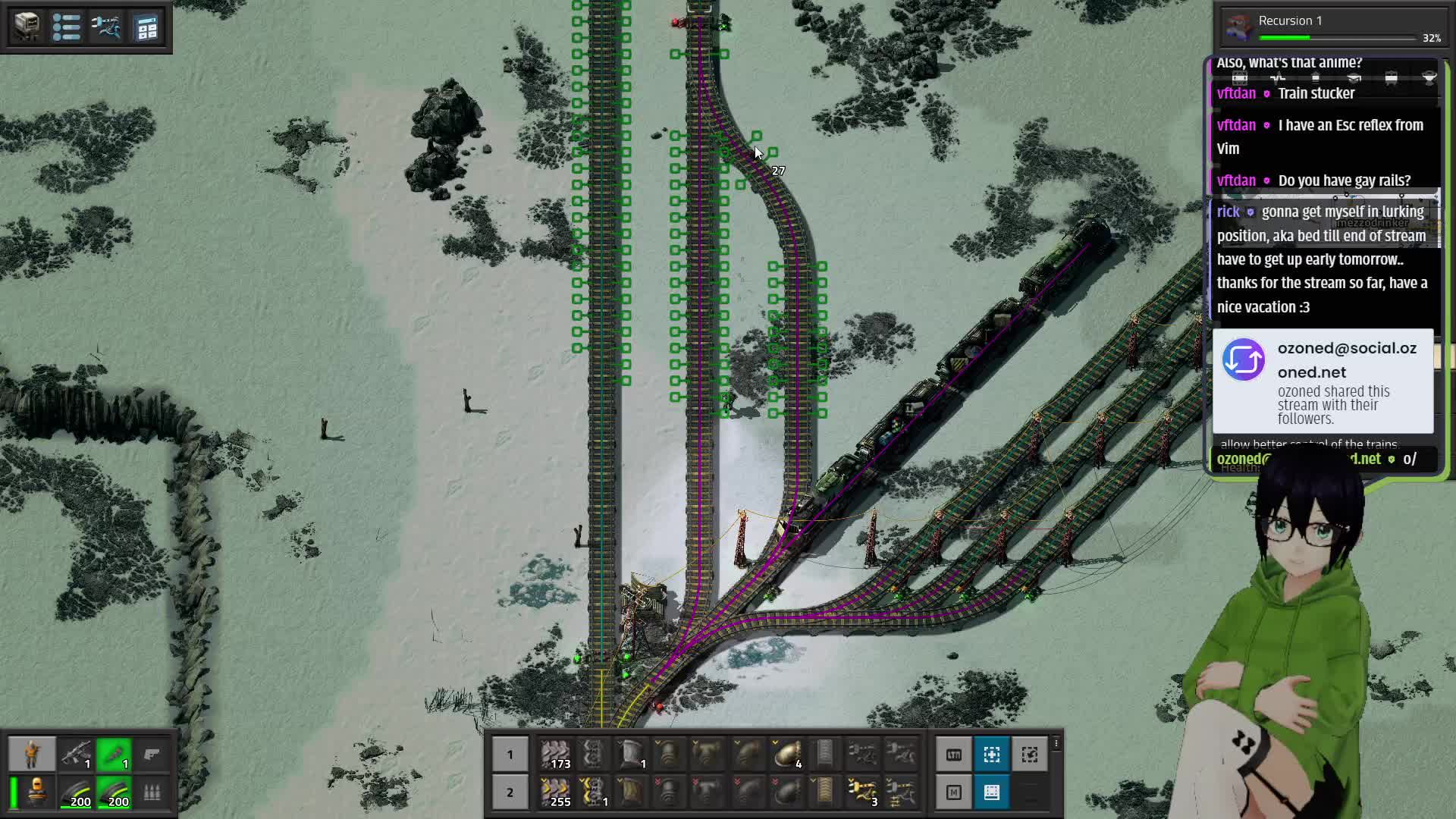Open the character portrait button
1456x819 pixels.
32,754
